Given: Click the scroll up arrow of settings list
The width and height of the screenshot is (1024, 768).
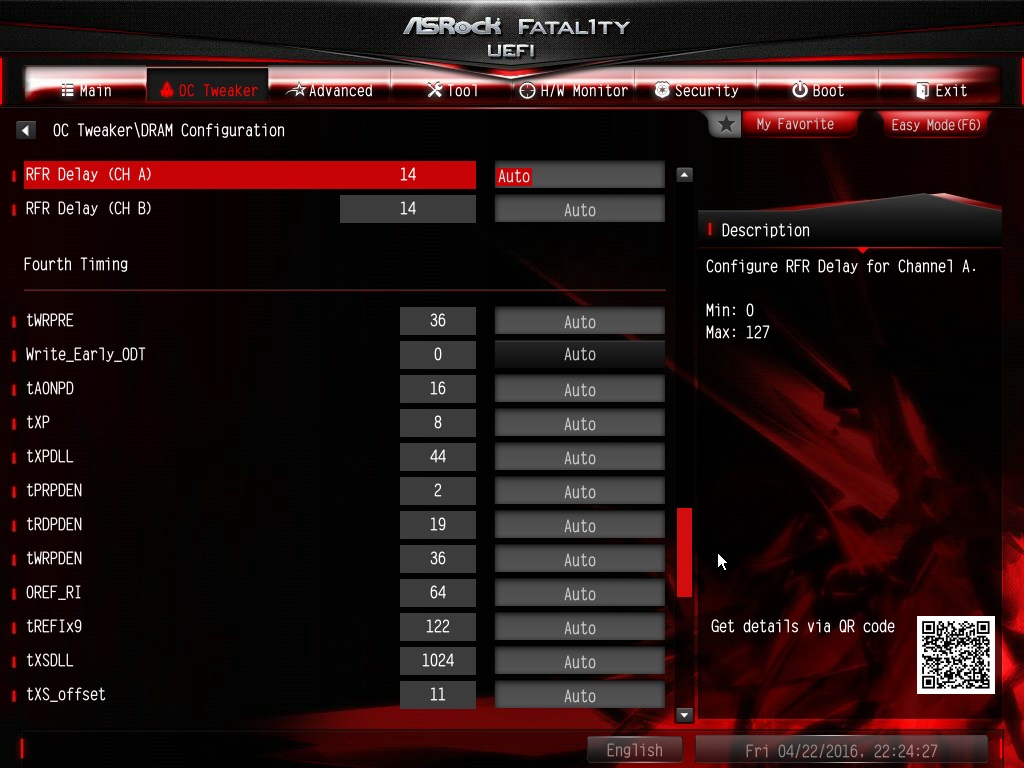Looking at the screenshot, I should pos(685,174).
